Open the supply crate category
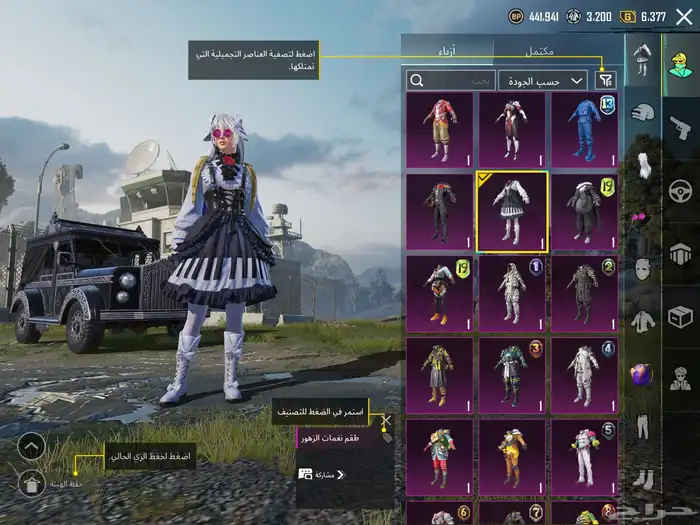 (680, 318)
